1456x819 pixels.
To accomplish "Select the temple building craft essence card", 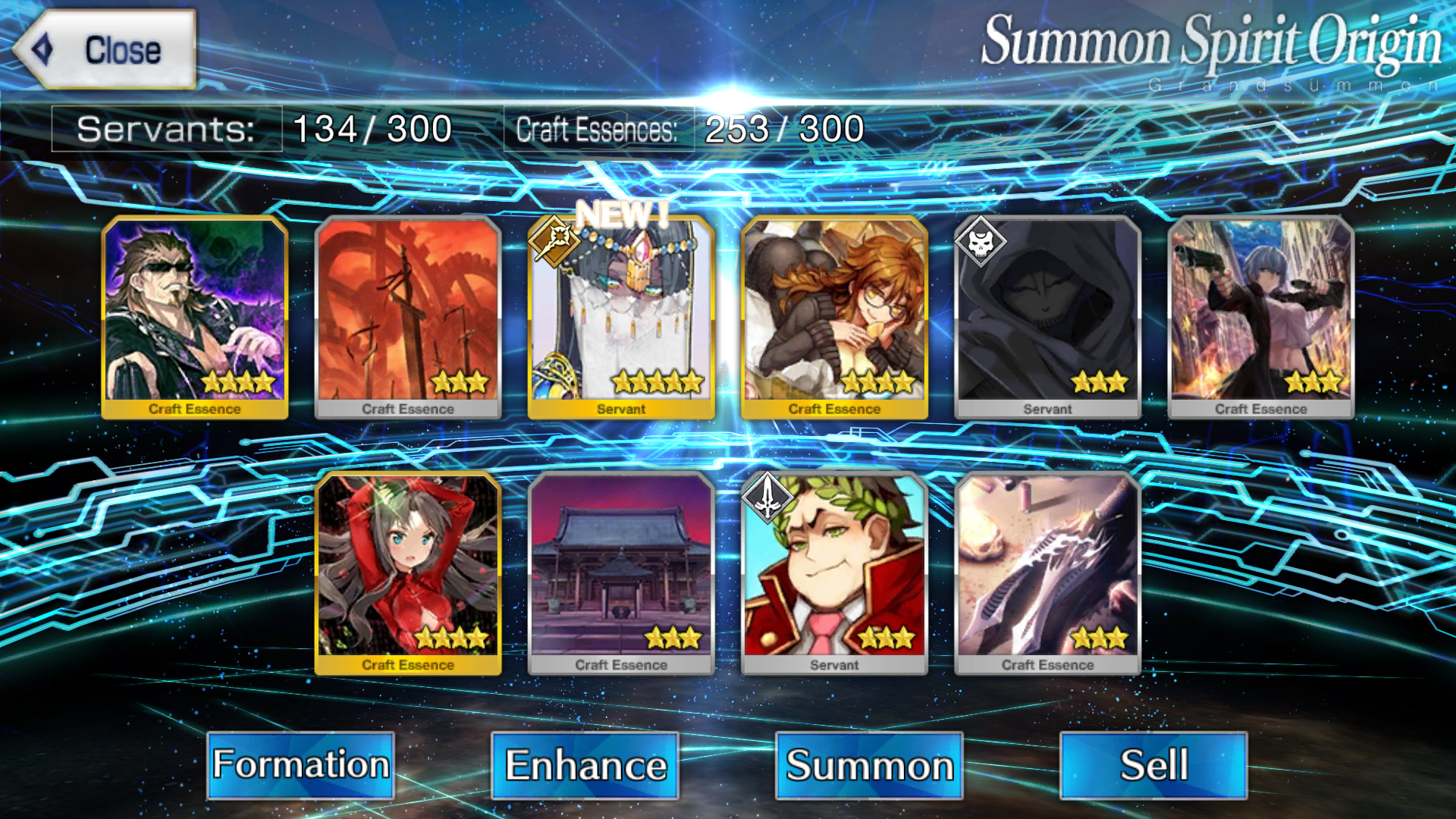I will point(621,572).
